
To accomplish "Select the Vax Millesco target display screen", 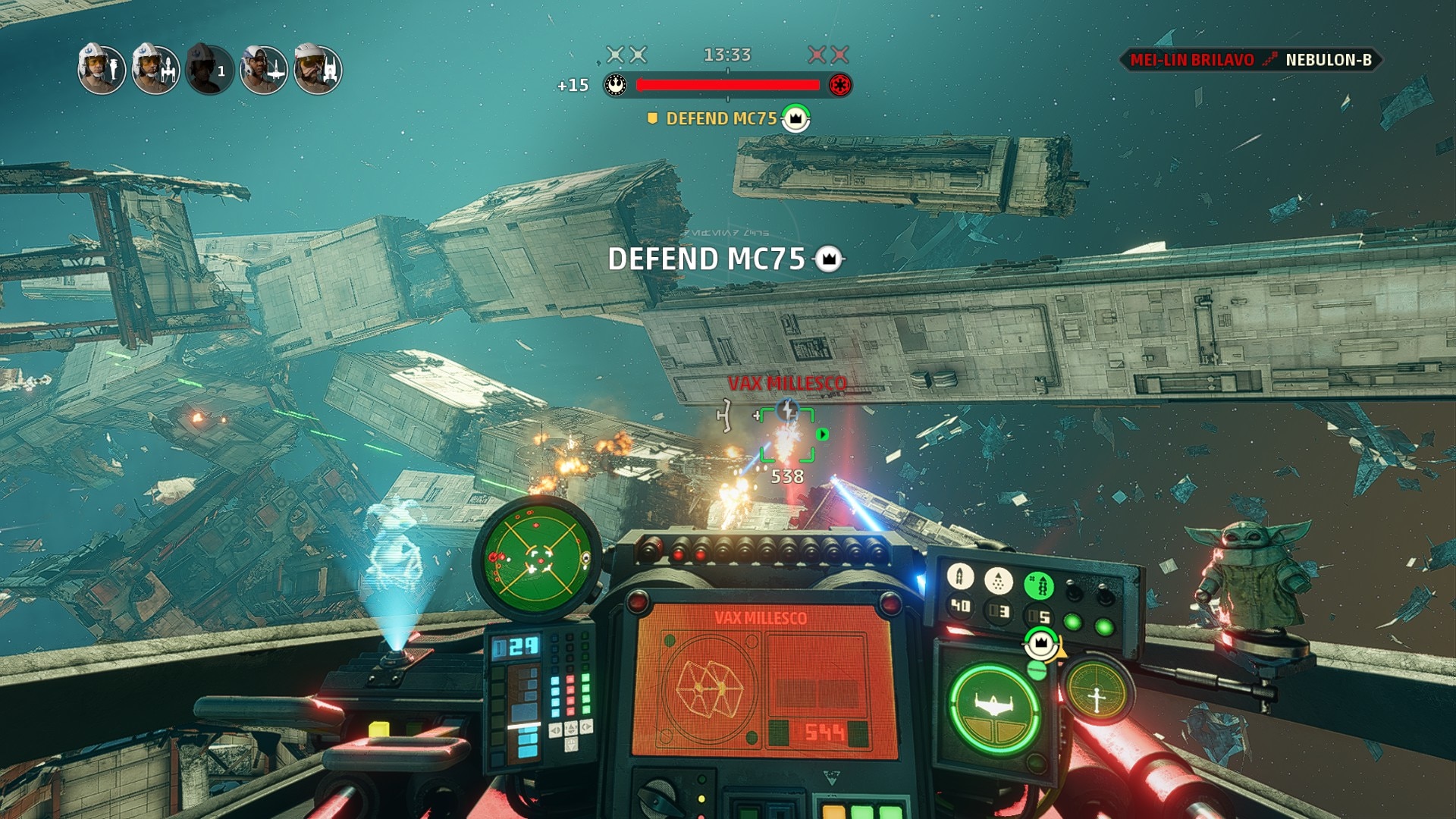I will (764, 680).
